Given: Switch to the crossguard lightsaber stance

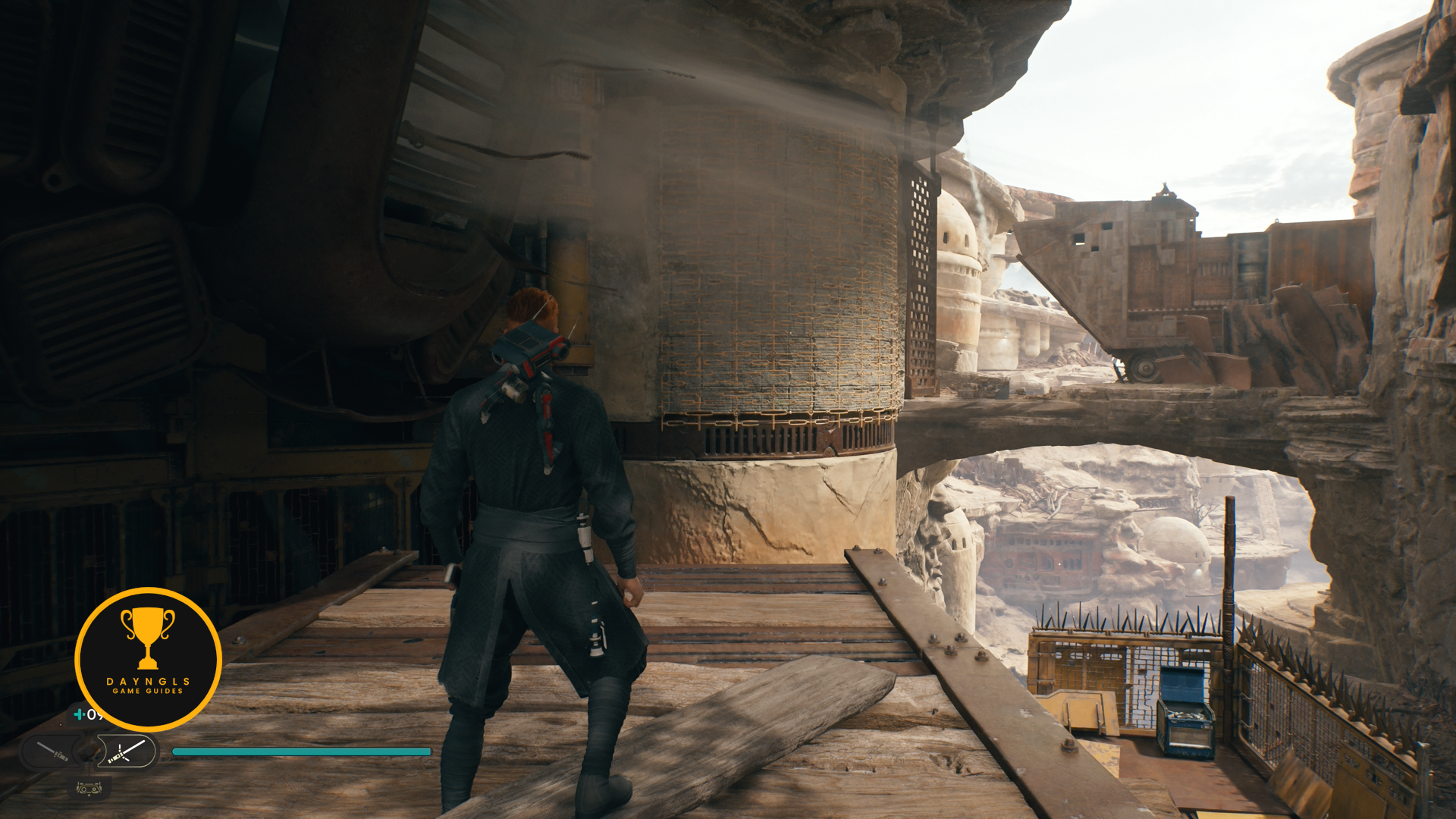Looking at the screenshot, I should click(126, 752).
